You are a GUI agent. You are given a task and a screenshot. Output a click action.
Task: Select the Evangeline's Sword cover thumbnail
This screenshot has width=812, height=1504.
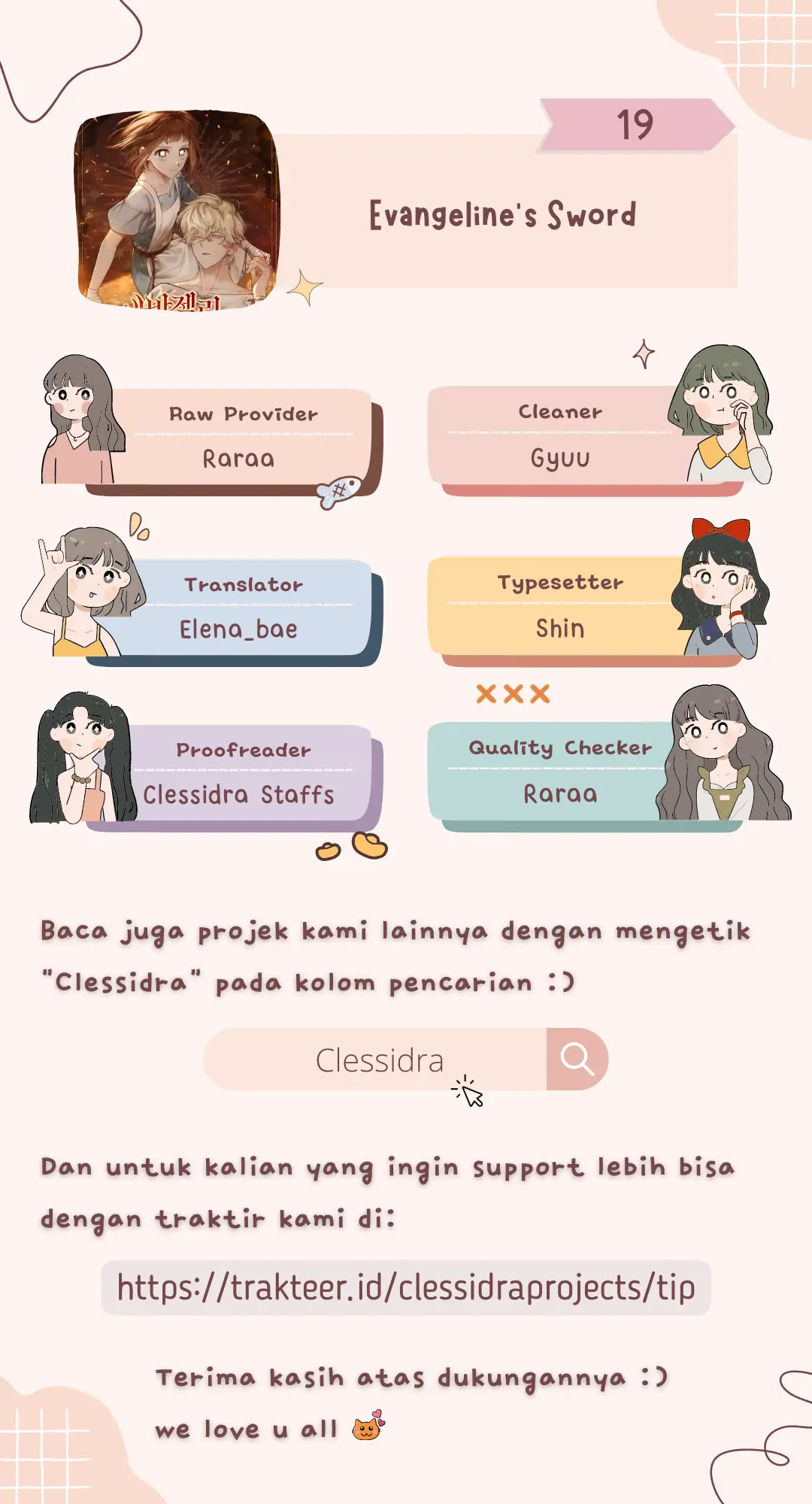point(177,210)
